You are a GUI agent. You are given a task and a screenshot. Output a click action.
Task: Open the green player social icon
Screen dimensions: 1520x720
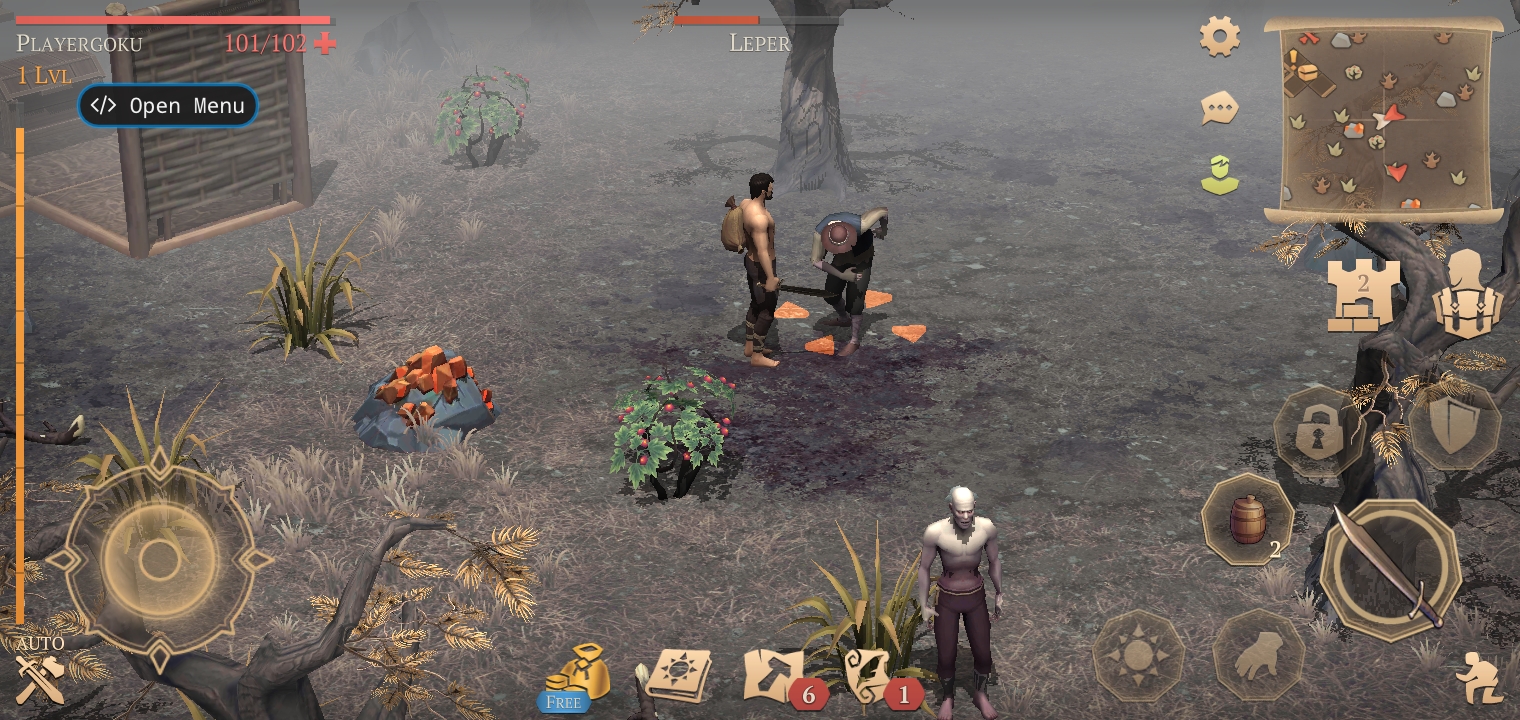pyautogui.click(x=1220, y=175)
